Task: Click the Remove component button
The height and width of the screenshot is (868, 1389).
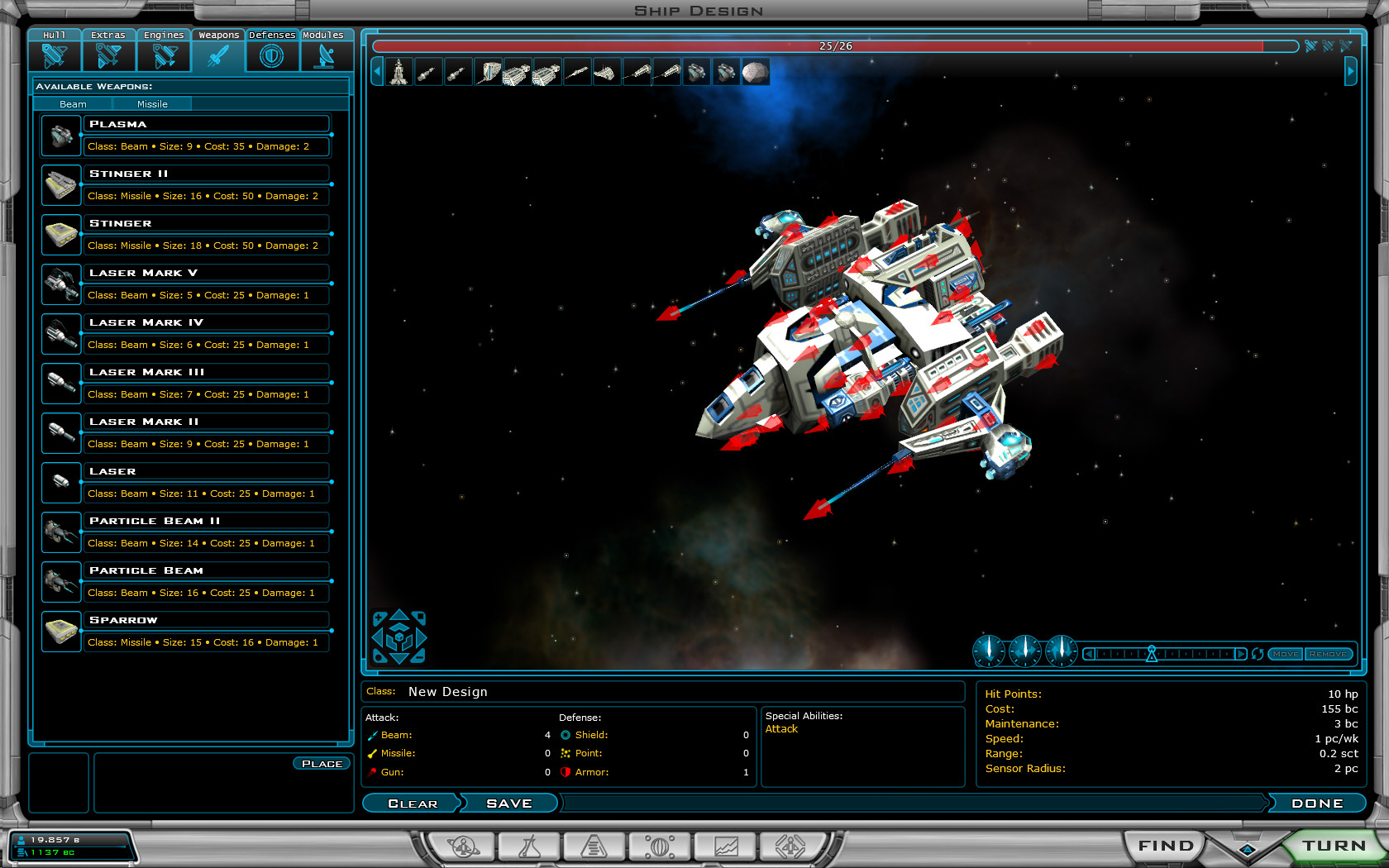Action: [x=1328, y=654]
